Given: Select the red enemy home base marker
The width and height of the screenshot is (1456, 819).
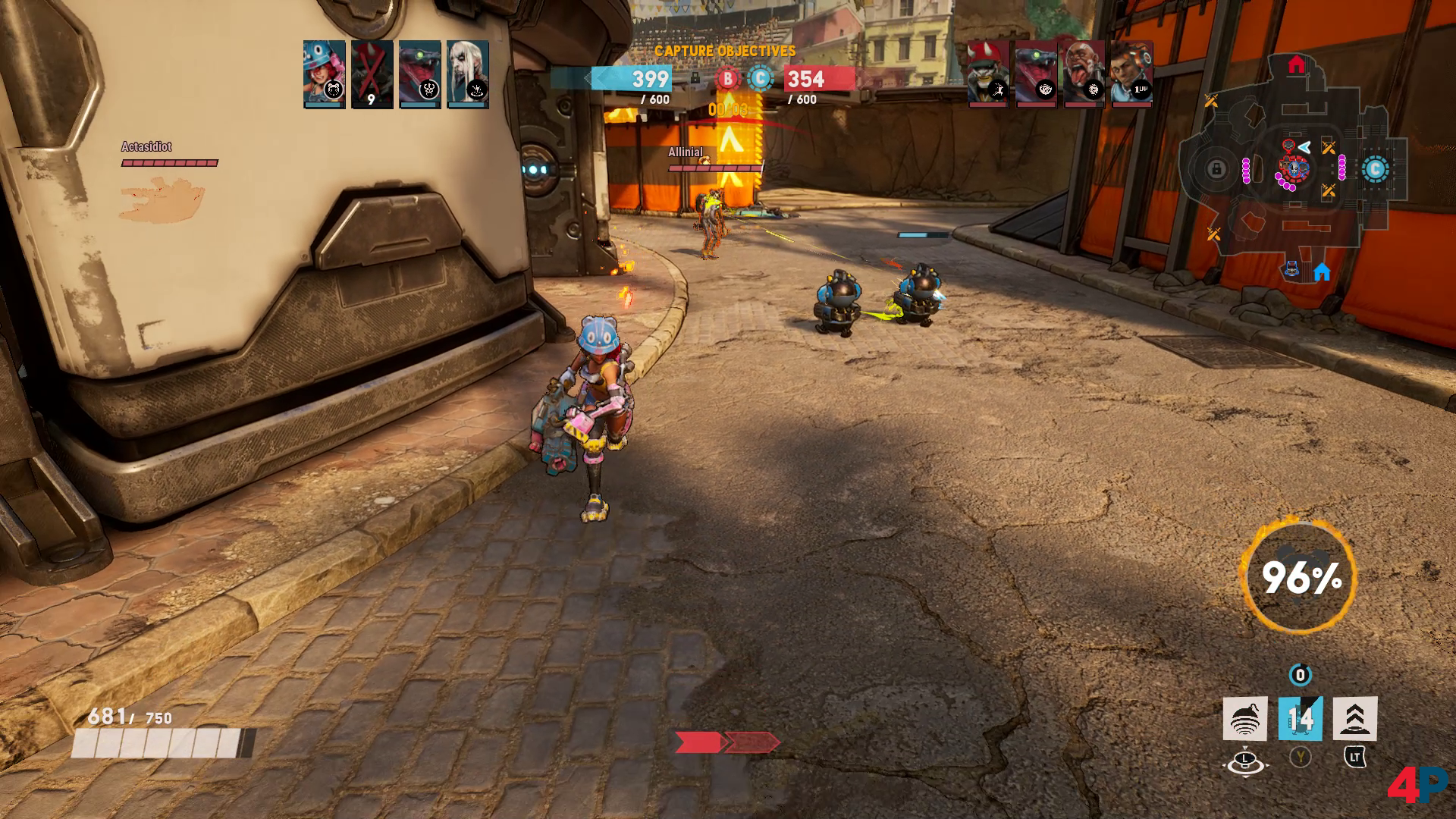Looking at the screenshot, I should point(1297,64).
